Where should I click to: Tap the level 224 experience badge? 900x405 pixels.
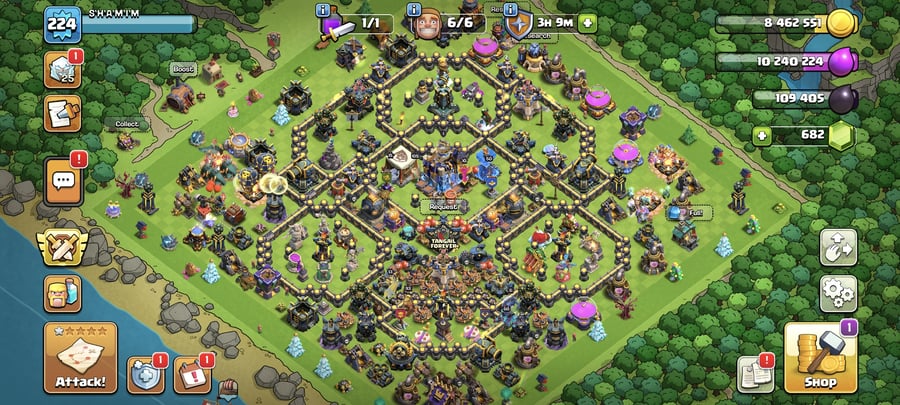[61, 24]
